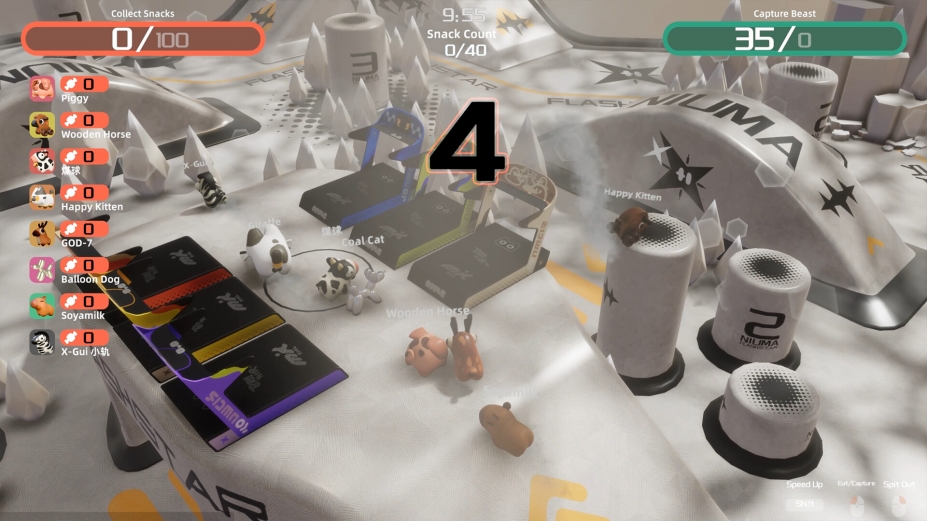Choose the 煤球 panda avatar
The height and width of the screenshot is (521, 927).
(42, 162)
